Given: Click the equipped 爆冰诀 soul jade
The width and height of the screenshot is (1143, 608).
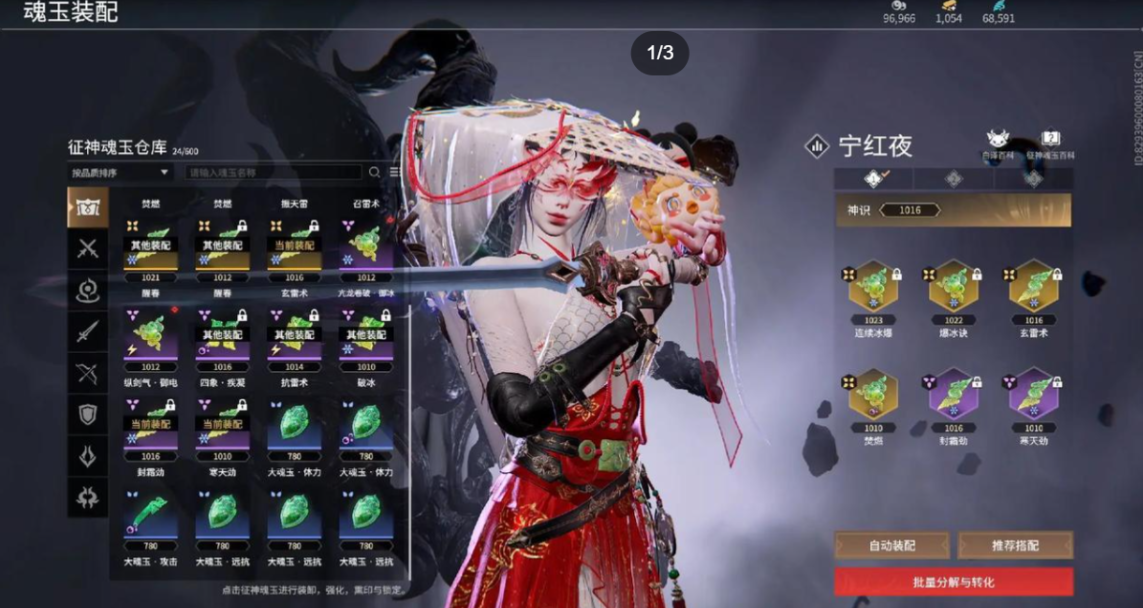Looking at the screenshot, I should [x=953, y=288].
